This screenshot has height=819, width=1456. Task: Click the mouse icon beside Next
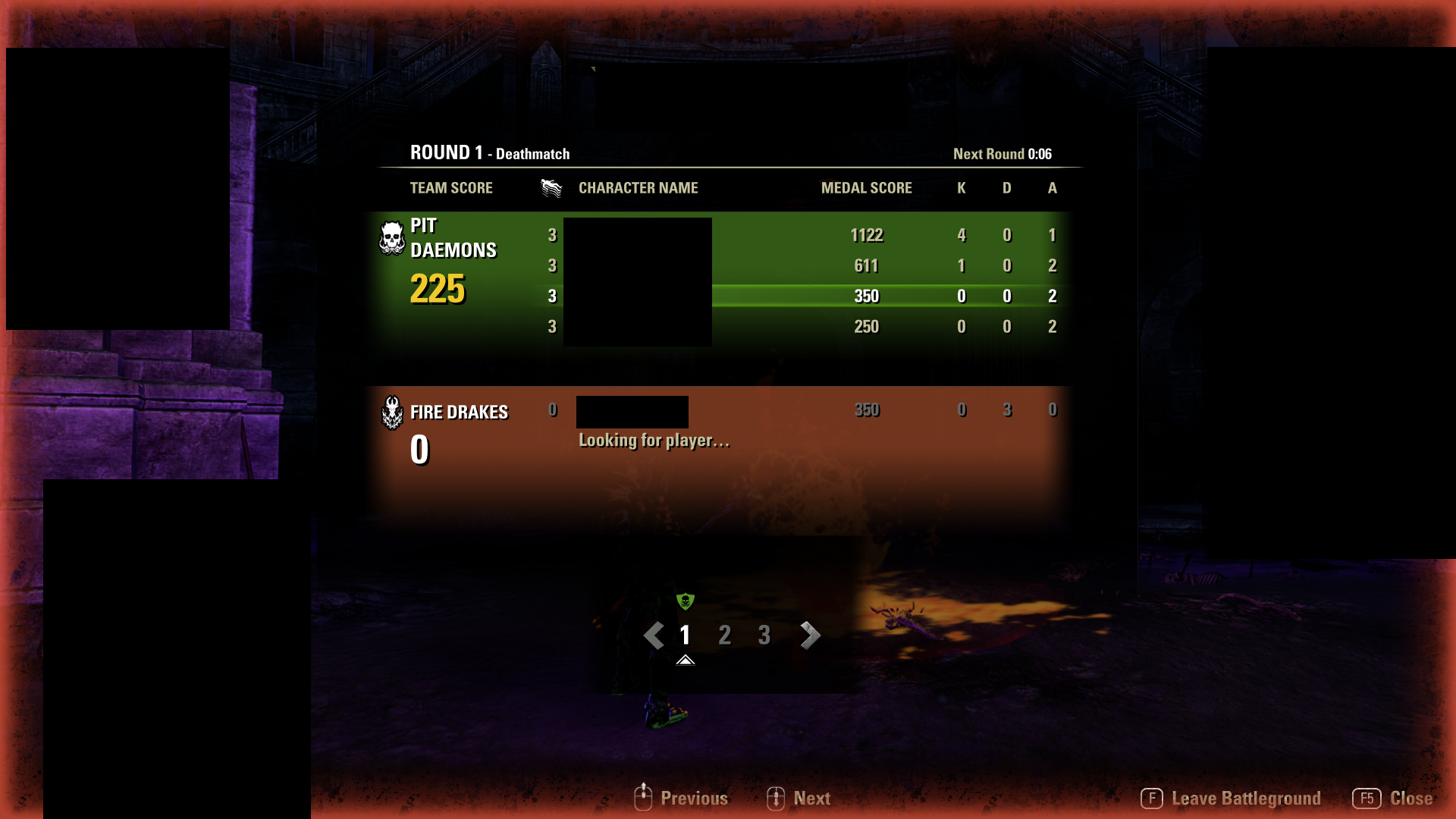tap(776, 798)
